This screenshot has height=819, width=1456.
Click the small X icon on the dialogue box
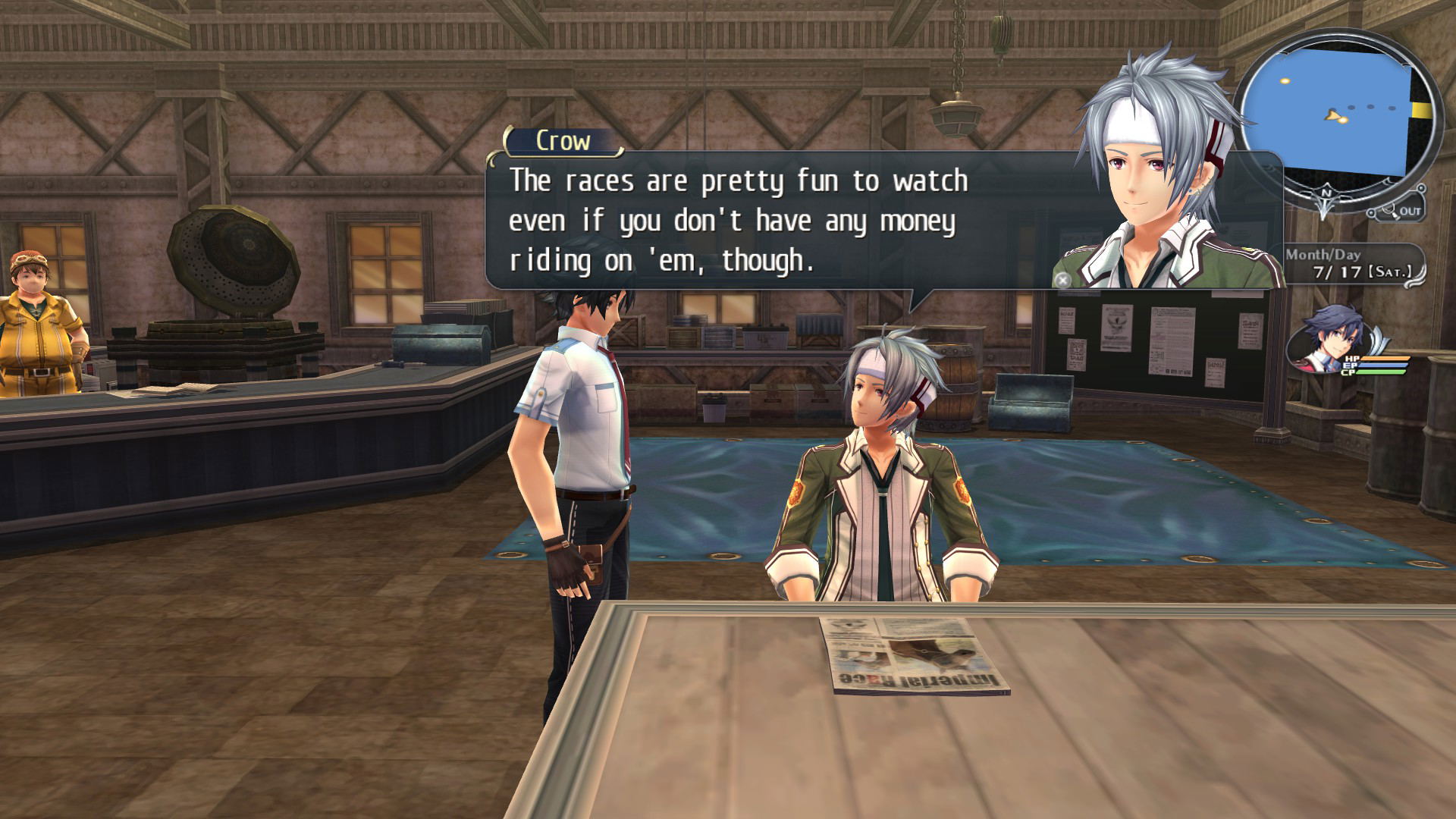pos(1062,280)
